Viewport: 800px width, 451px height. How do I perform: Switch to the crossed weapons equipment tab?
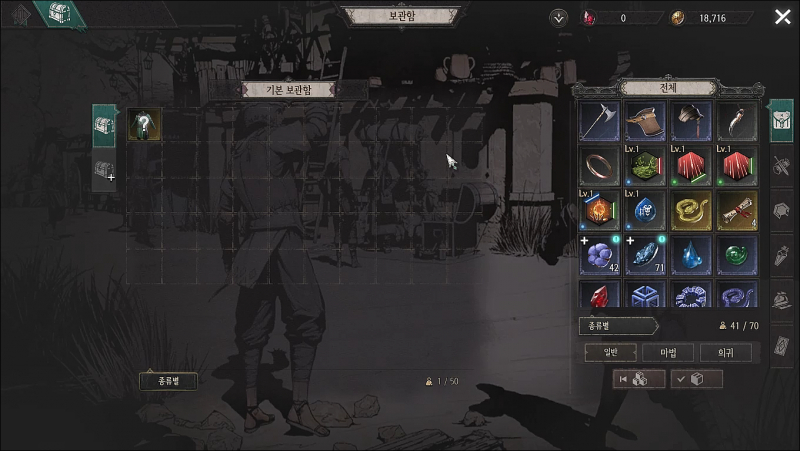pos(783,164)
